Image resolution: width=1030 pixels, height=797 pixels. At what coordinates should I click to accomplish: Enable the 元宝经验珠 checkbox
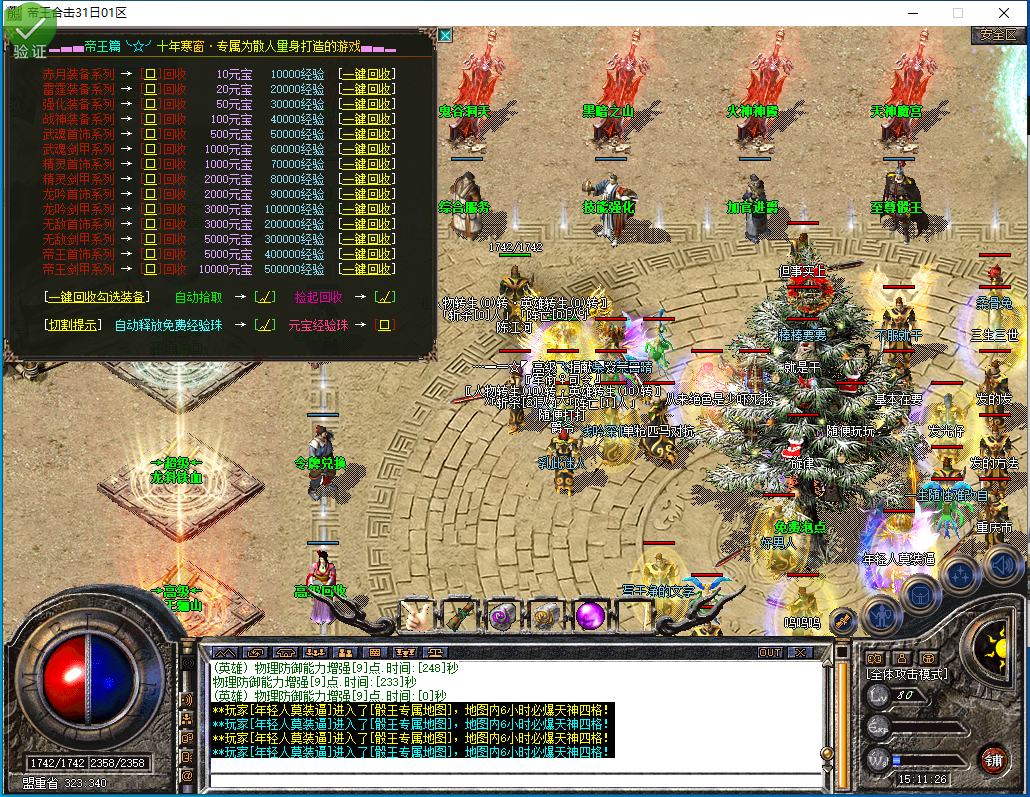coord(384,325)
